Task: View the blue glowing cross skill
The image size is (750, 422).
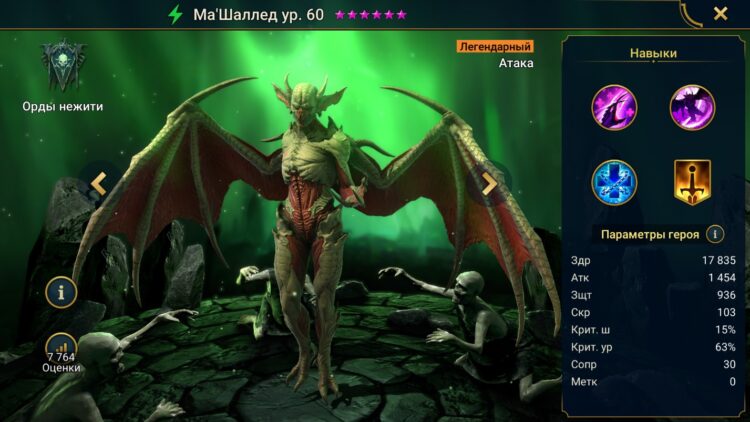Action: [614, 182]
